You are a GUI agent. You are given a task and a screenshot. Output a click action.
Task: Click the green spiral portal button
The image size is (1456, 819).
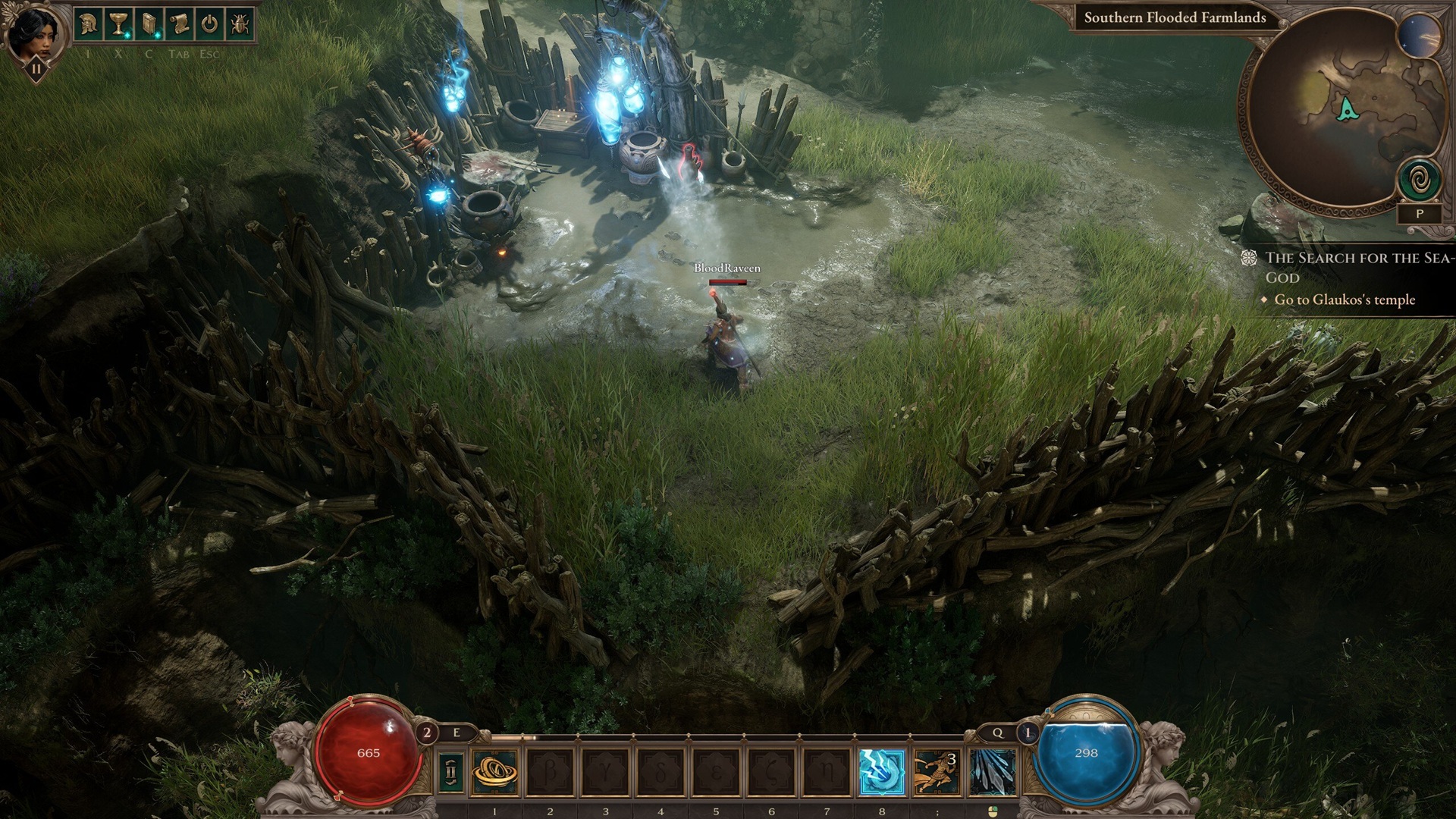point(1419,182)
